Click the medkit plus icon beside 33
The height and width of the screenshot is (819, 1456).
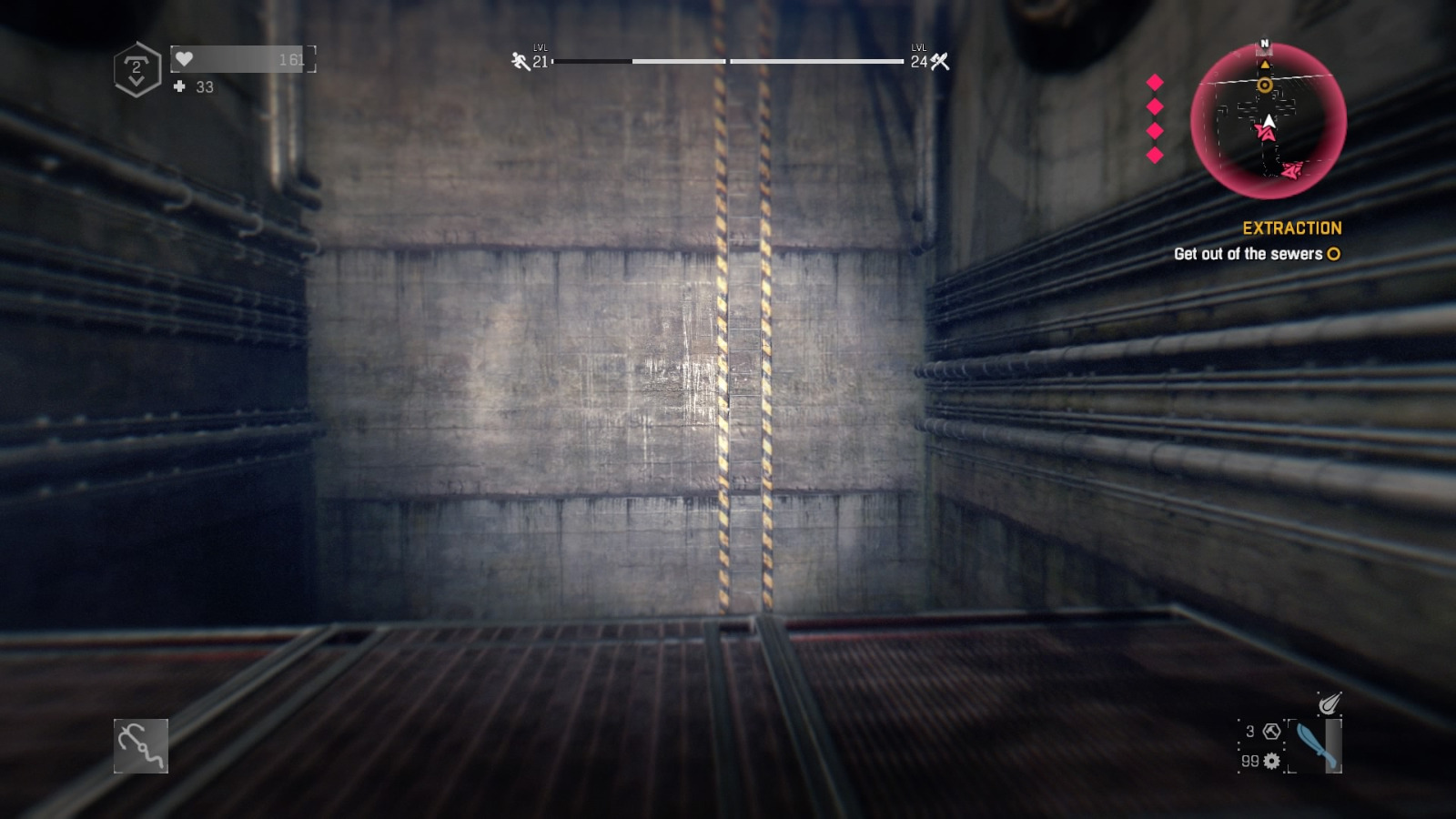click(x=177, y=87)
